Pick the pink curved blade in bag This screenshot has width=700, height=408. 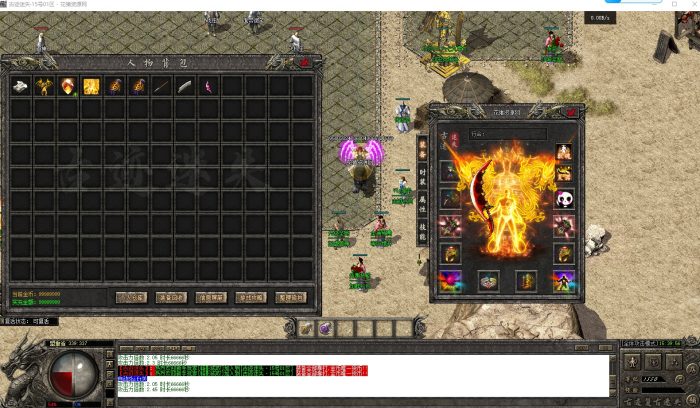click(x=209, y=86)
